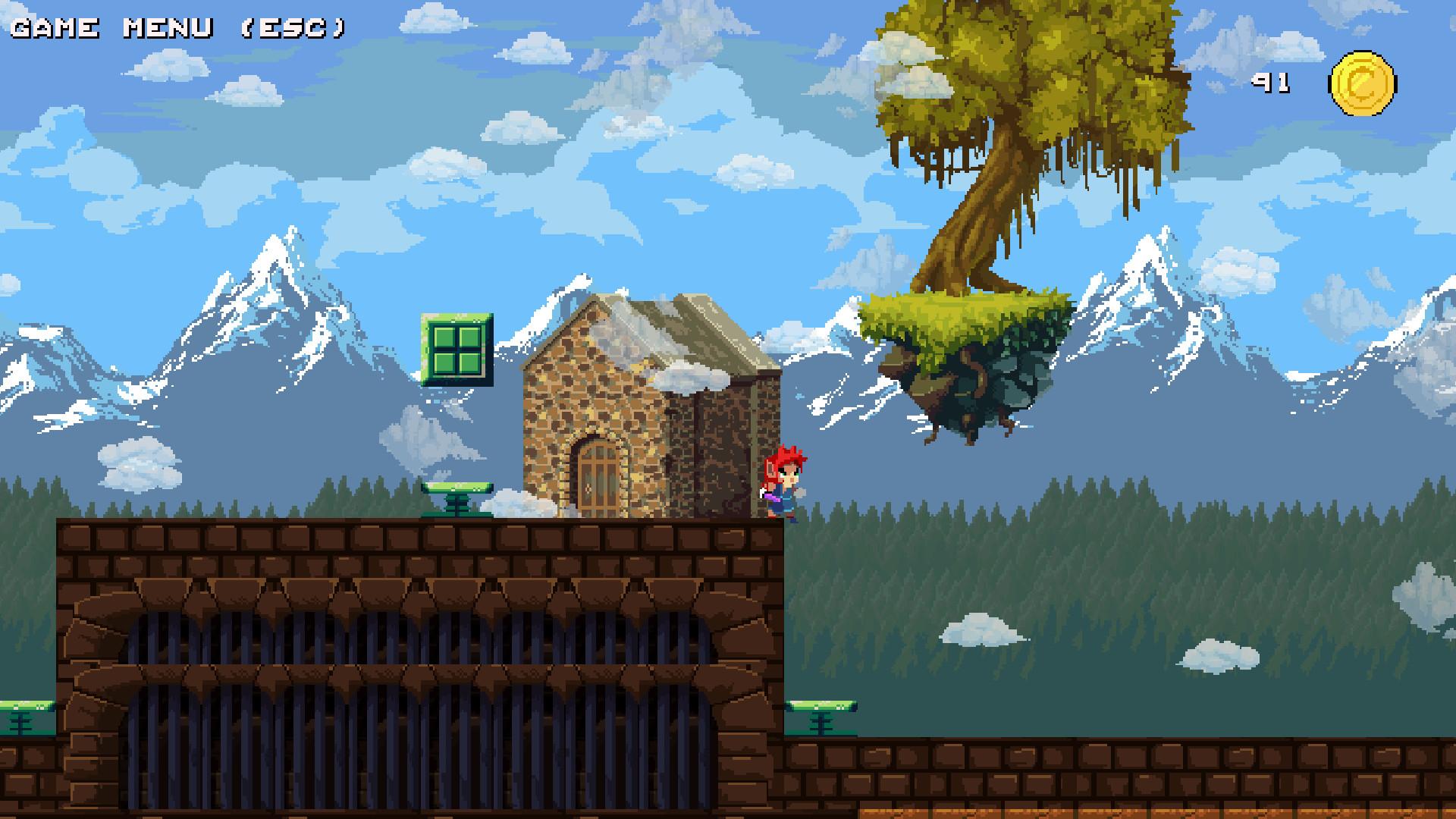Open the Game Menu button

coord(178,28)
